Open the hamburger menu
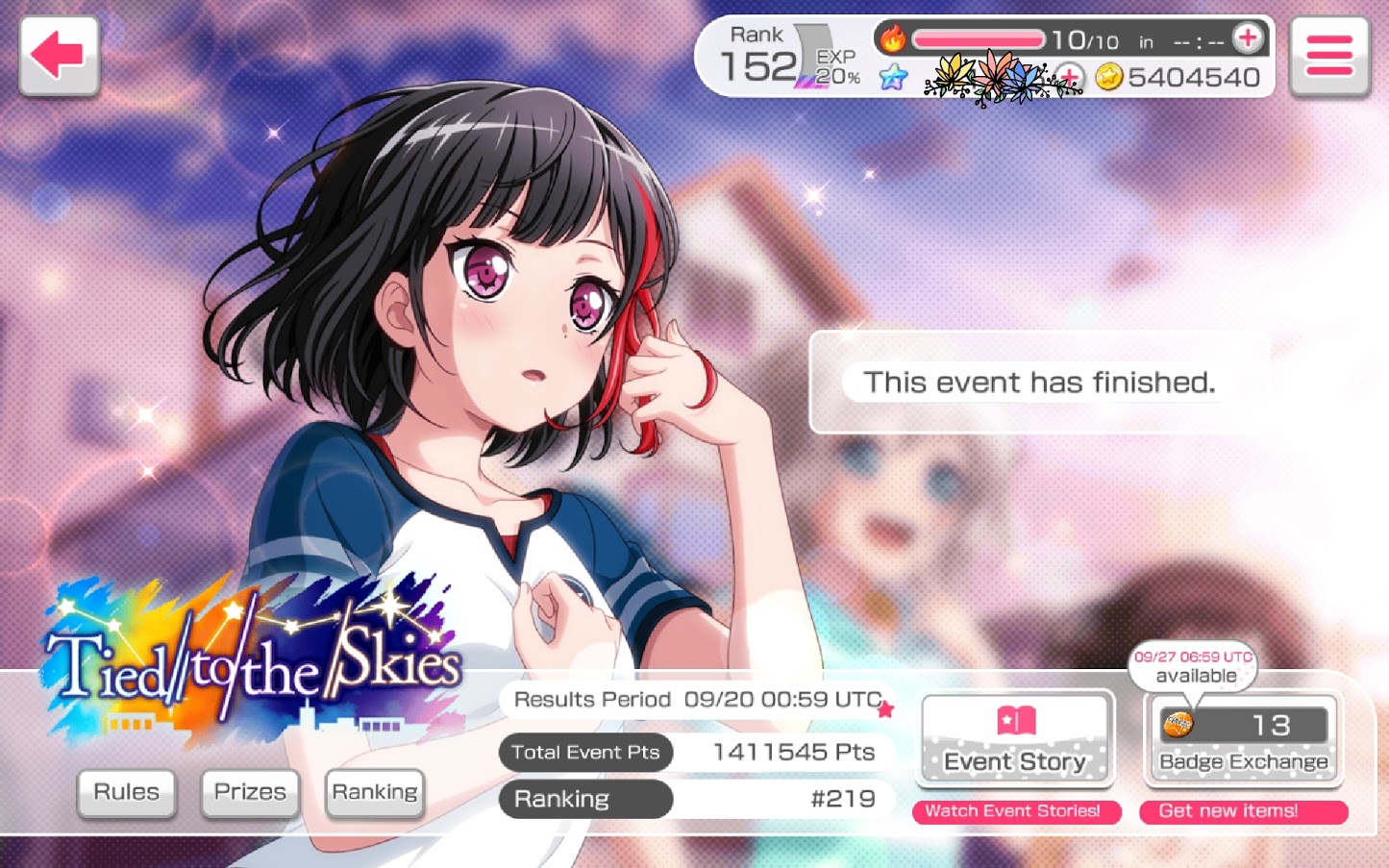The image size is (1389, 868). pos(1329,56)
